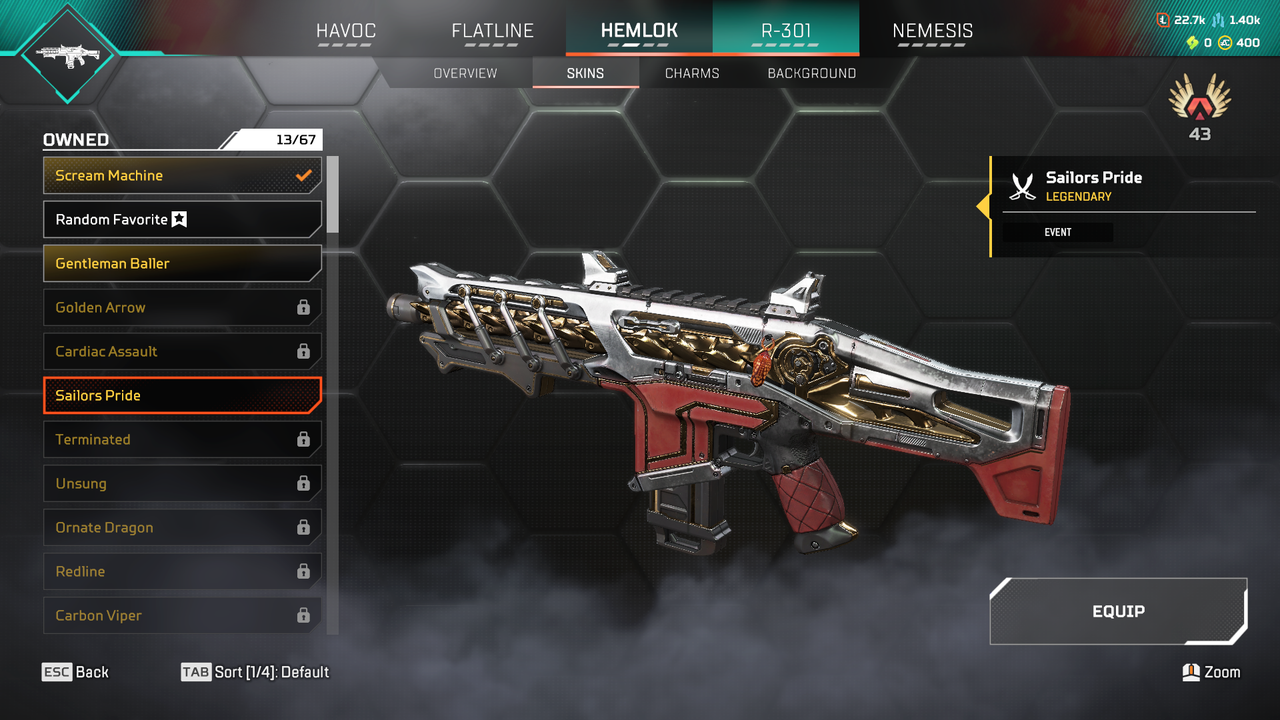
Task: Open the NEMESIS weapon tab
Action: 932,31
